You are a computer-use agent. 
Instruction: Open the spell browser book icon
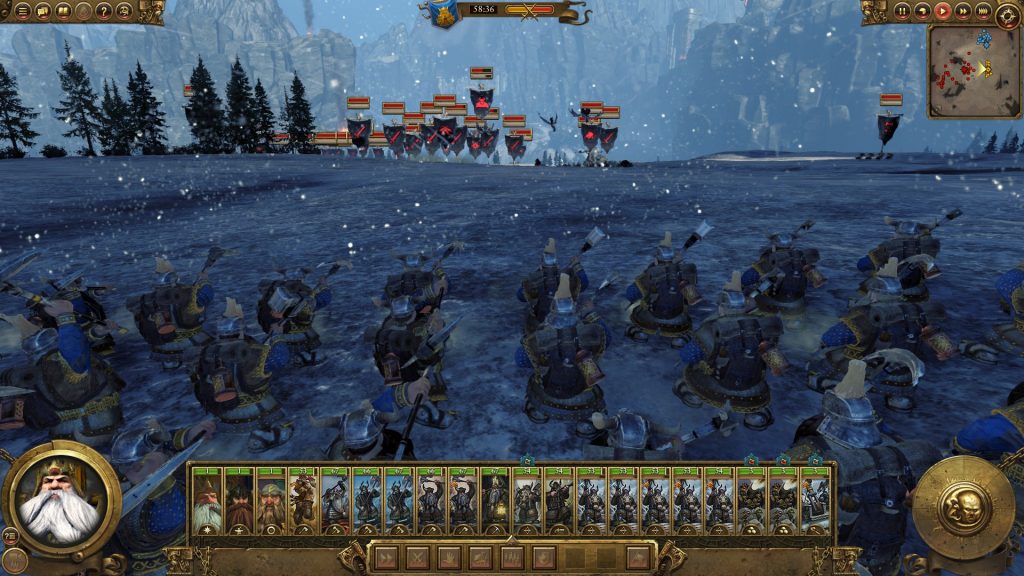point(63,11)
